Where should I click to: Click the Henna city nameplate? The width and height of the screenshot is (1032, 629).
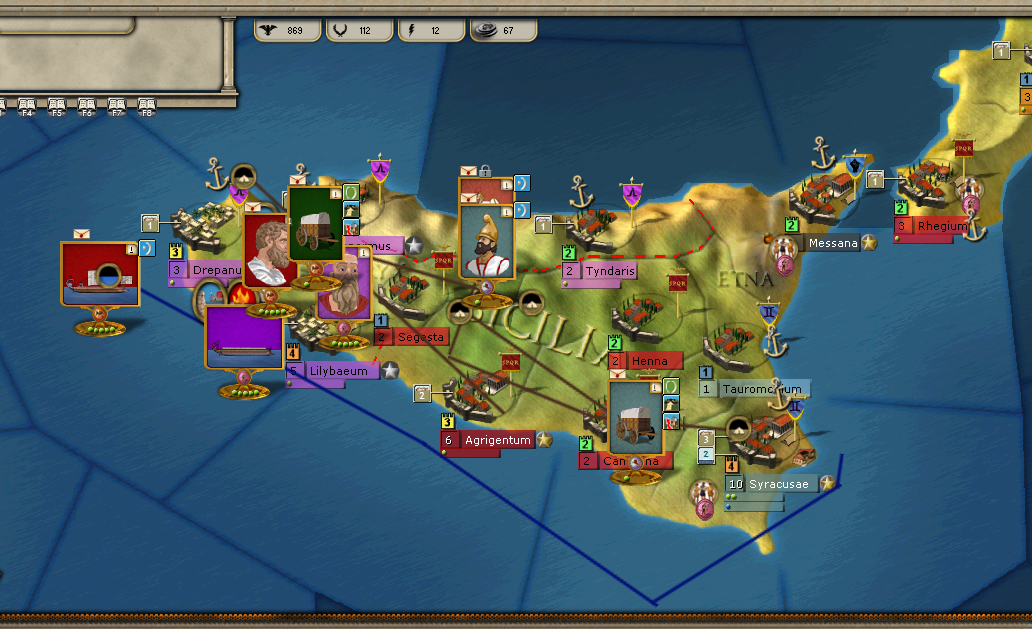tap(655, 360)
